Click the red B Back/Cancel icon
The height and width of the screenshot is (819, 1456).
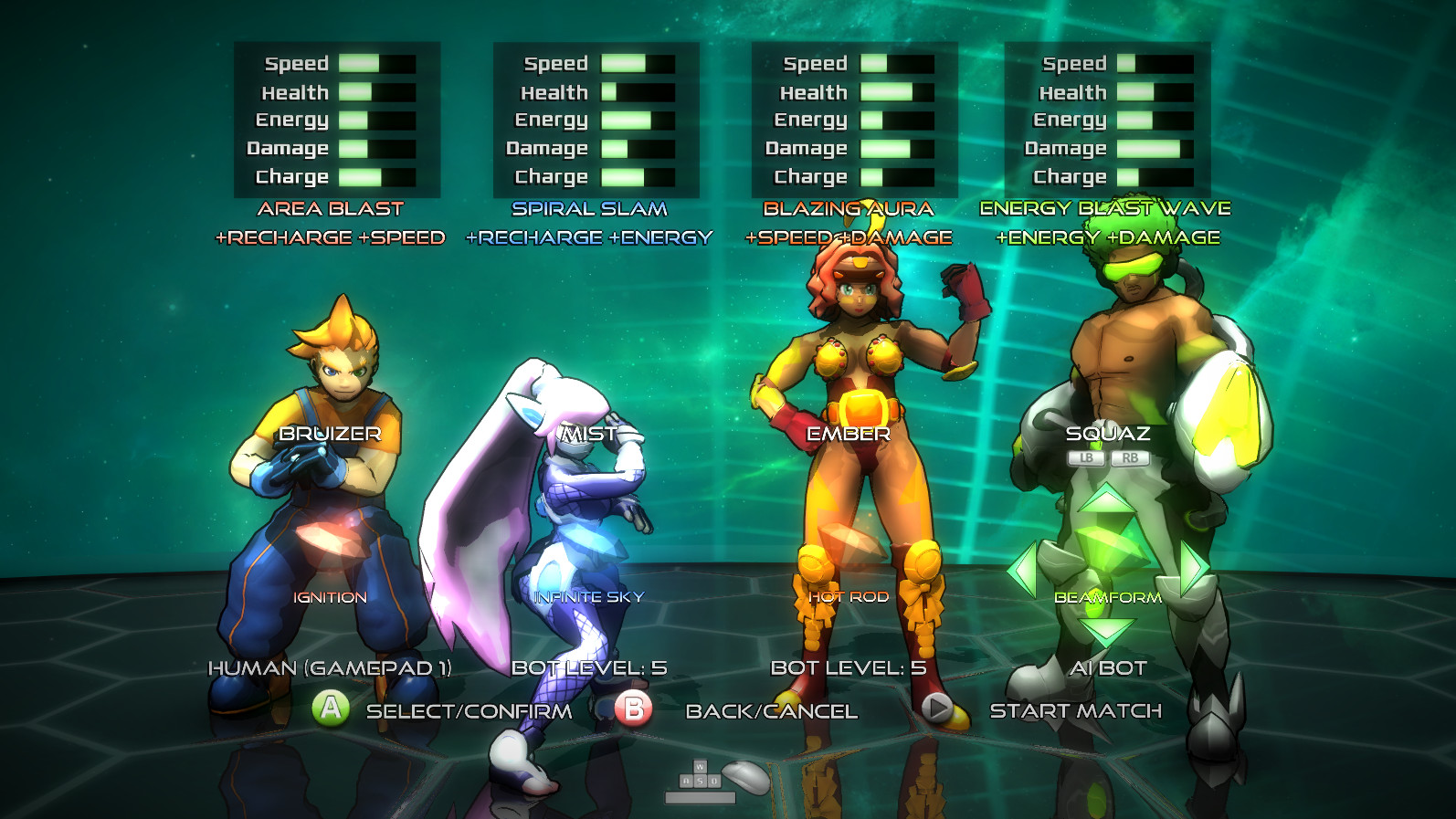634,709
